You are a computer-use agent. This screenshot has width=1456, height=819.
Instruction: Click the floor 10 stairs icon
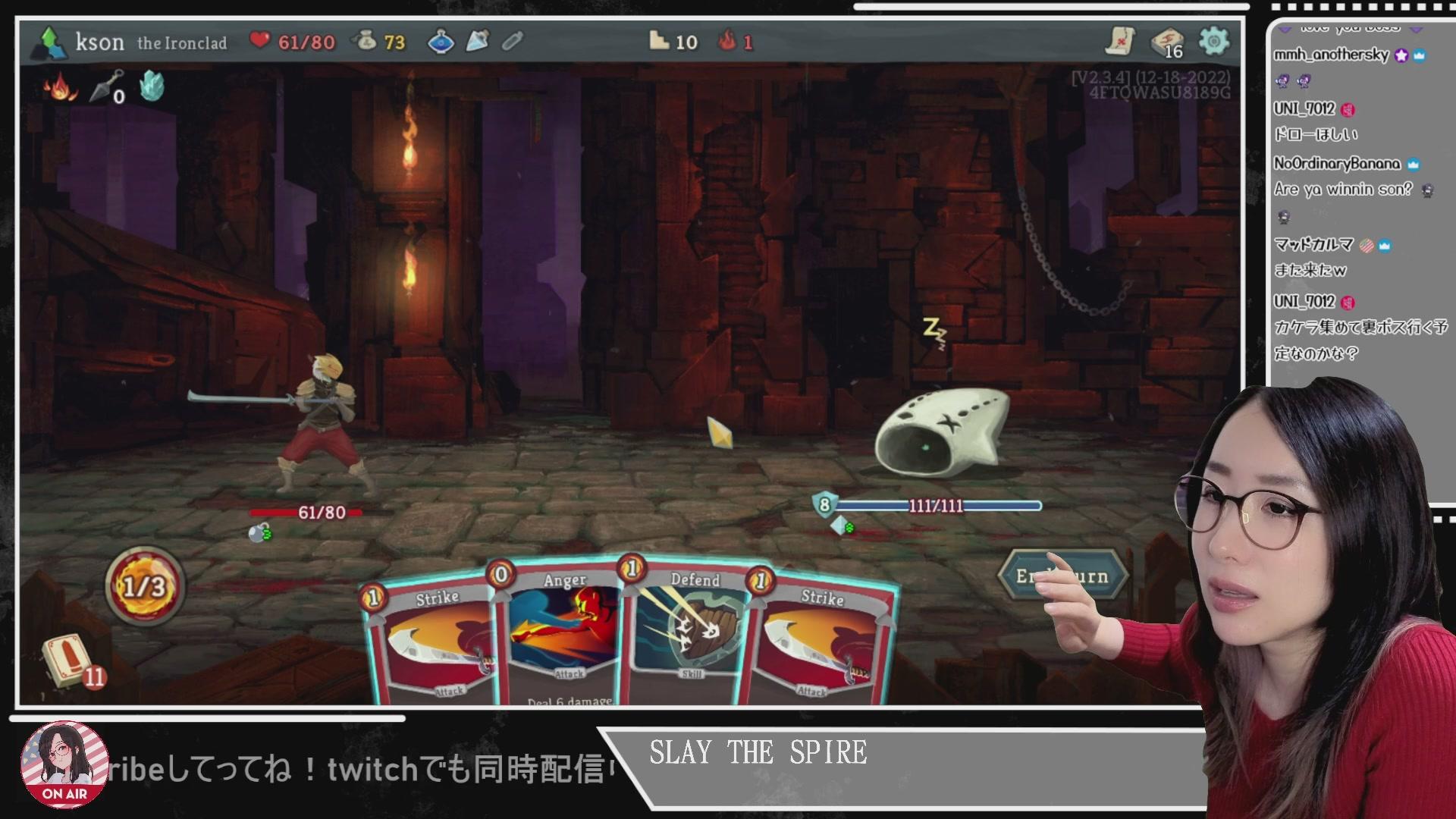[660, 42]
